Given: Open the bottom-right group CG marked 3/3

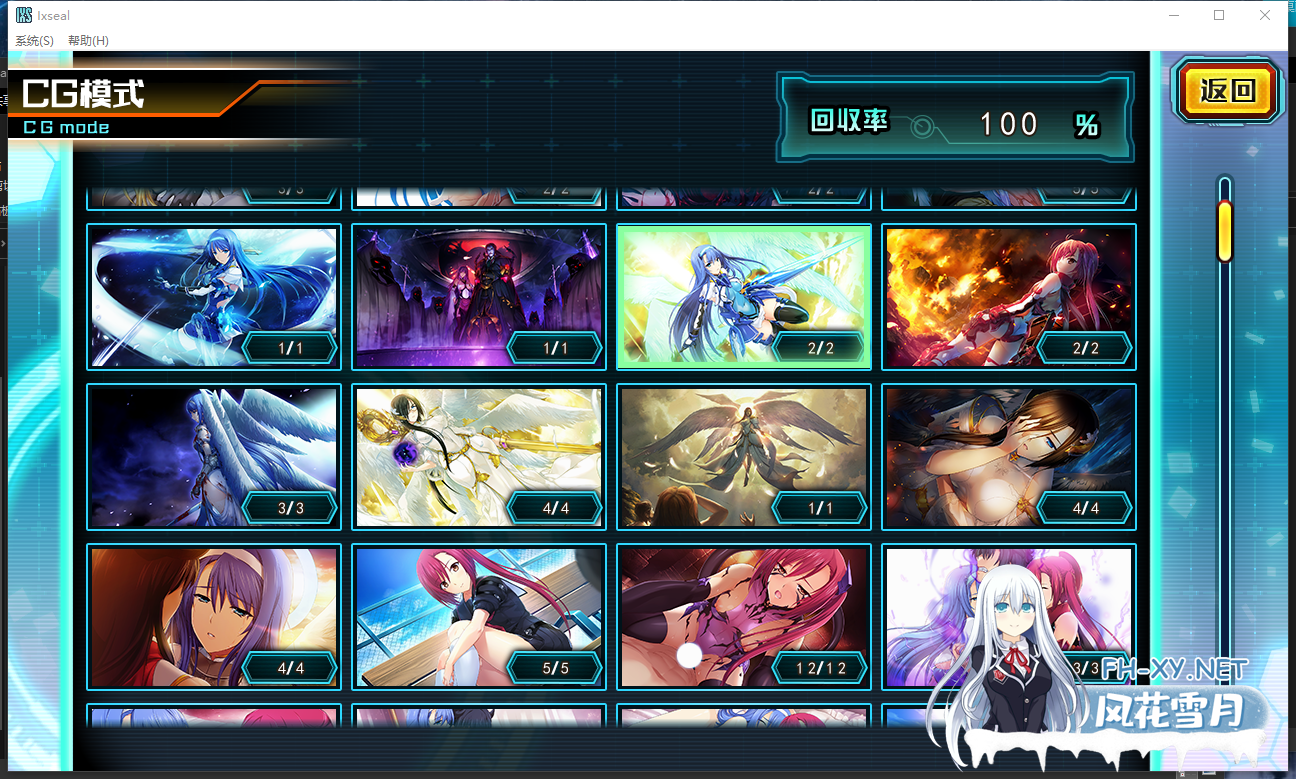Looking at the screenshot, I should pyautogui.click(x=1008, y=617).
